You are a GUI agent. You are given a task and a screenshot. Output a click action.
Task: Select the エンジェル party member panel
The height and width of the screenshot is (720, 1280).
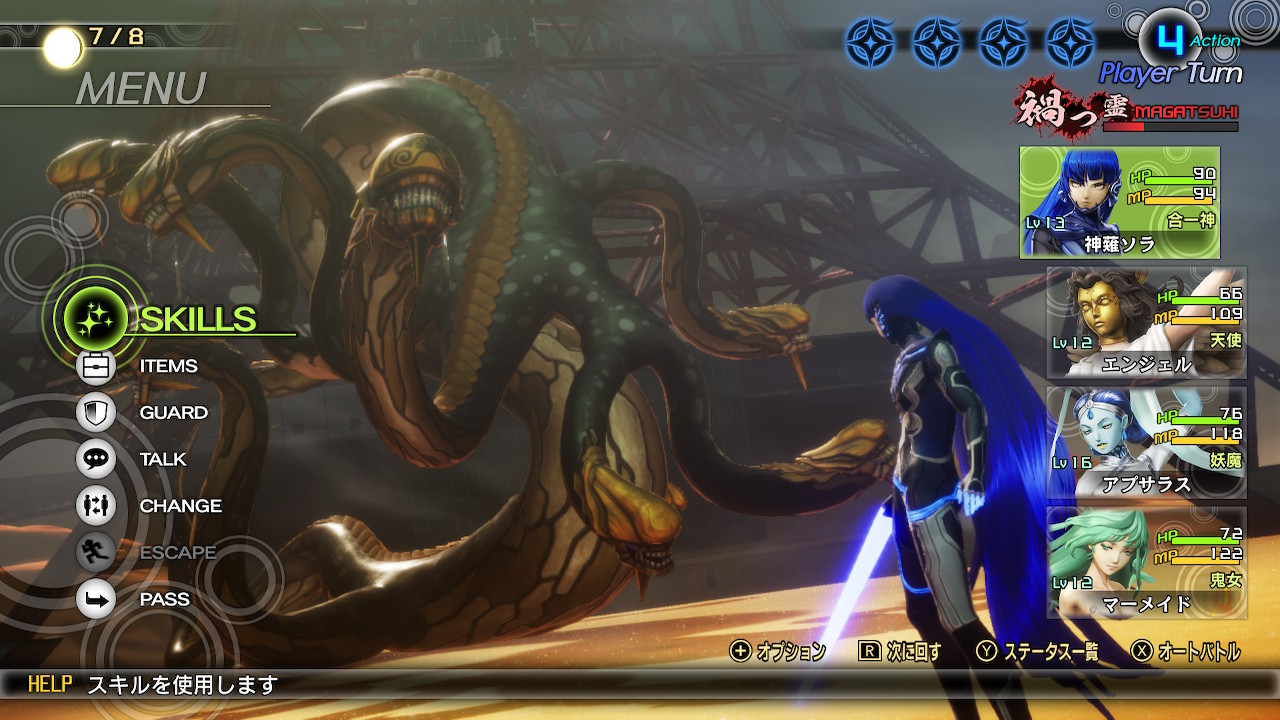point(1146,323)
